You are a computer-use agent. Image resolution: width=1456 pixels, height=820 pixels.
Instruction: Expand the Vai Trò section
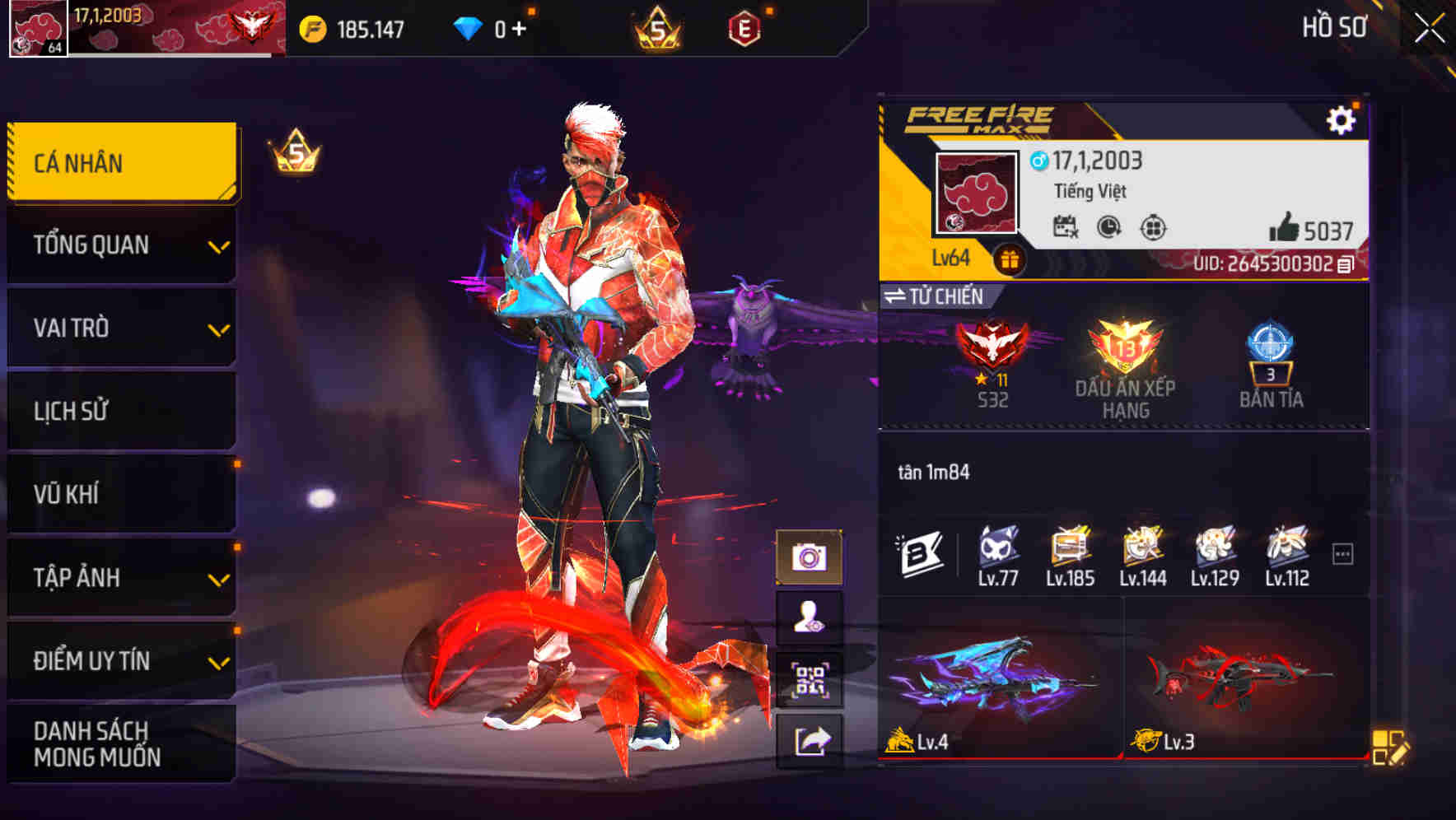(x=120, y=328)
